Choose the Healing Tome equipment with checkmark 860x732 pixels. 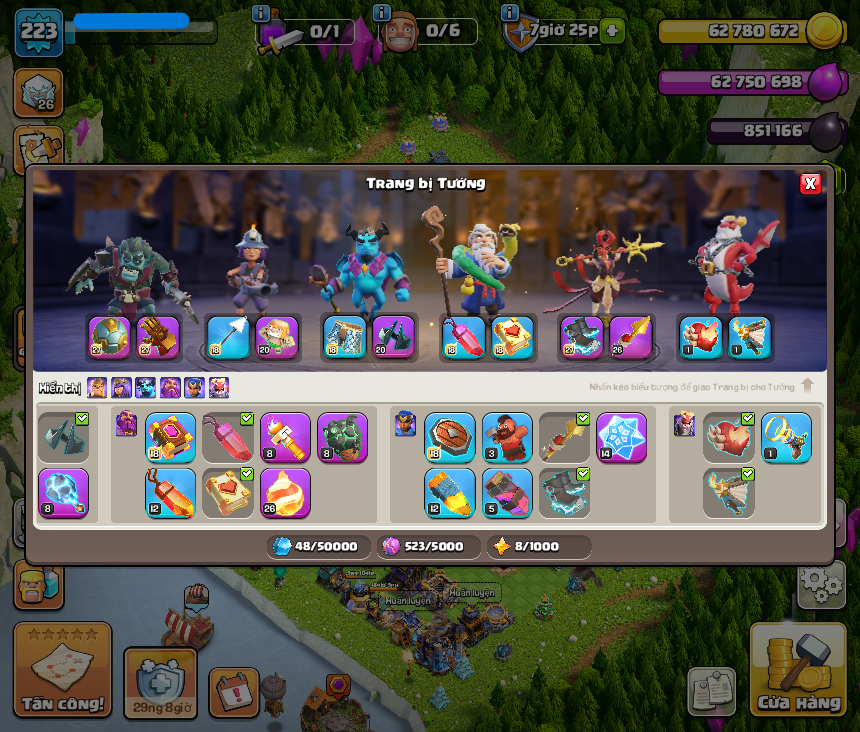pyautogui.click(x=228, y=494)
